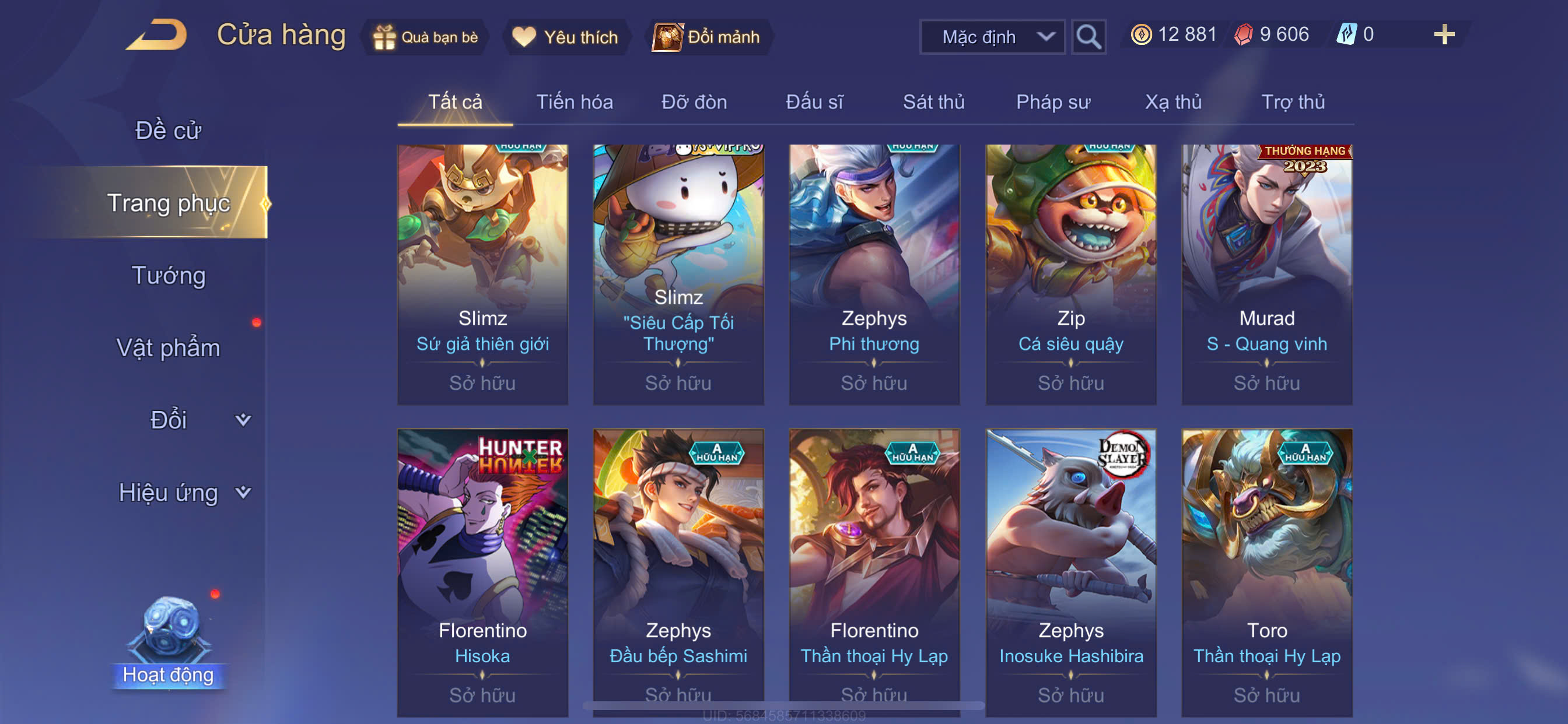The image size is (1568, 724).
Task: View the Zip Cá siêu quậy skin
Action: [1070, 274]
